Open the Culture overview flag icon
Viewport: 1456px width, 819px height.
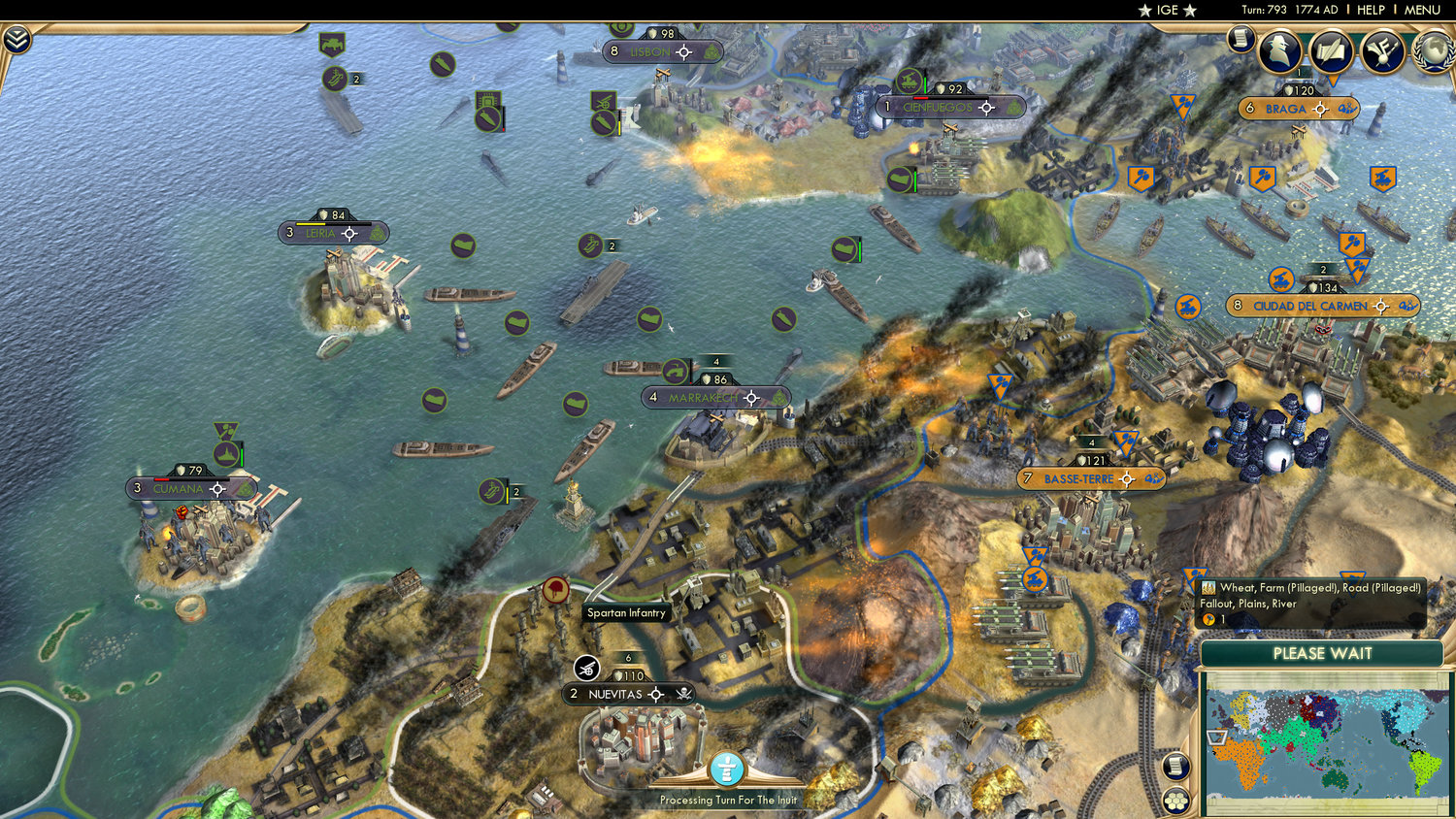point(1381,51)
